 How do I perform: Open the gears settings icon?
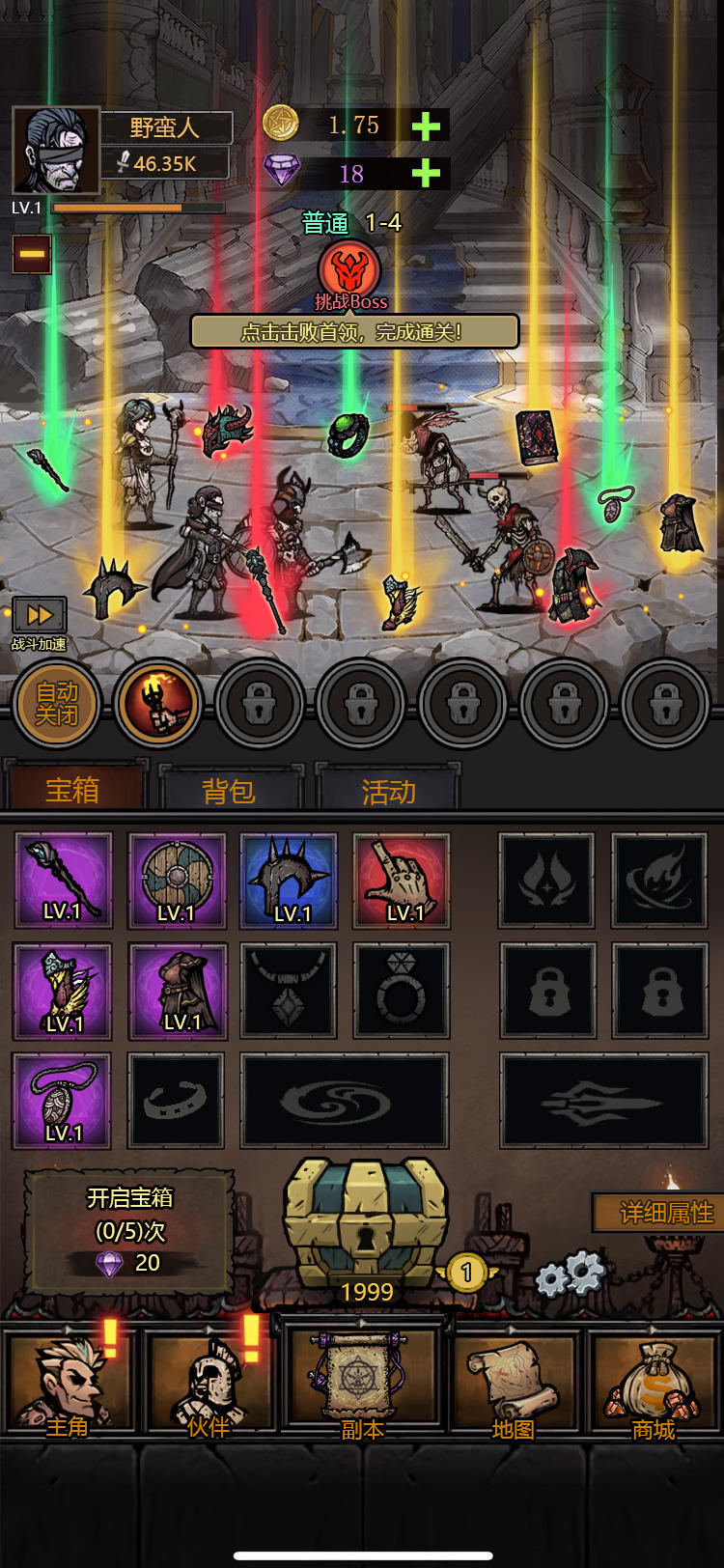570,1274
